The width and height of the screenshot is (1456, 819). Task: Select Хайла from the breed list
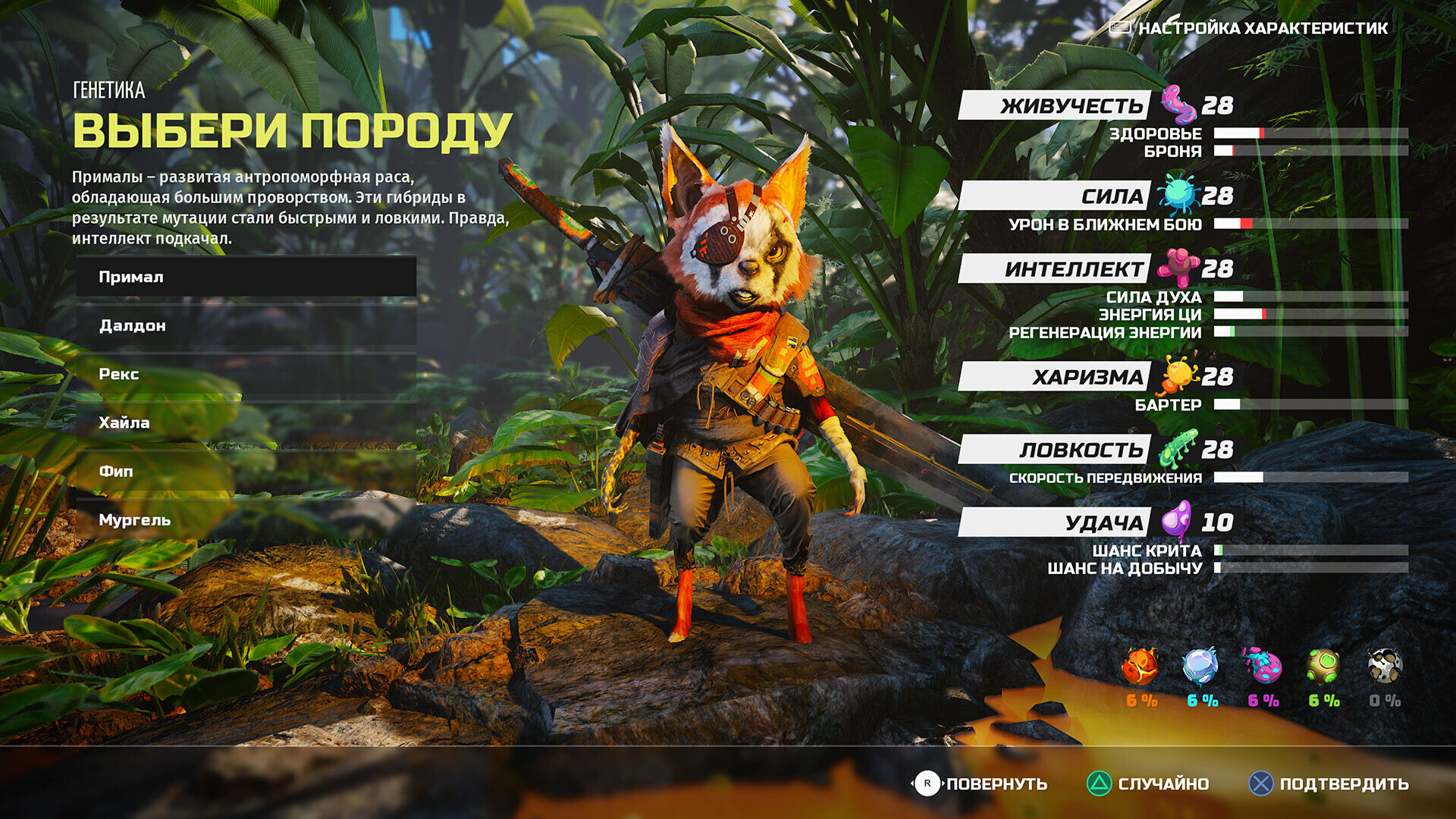246,422
